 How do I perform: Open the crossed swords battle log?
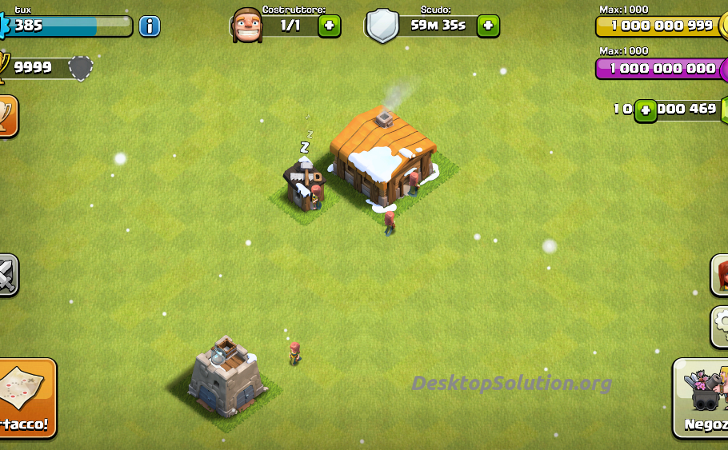(7, 275)
